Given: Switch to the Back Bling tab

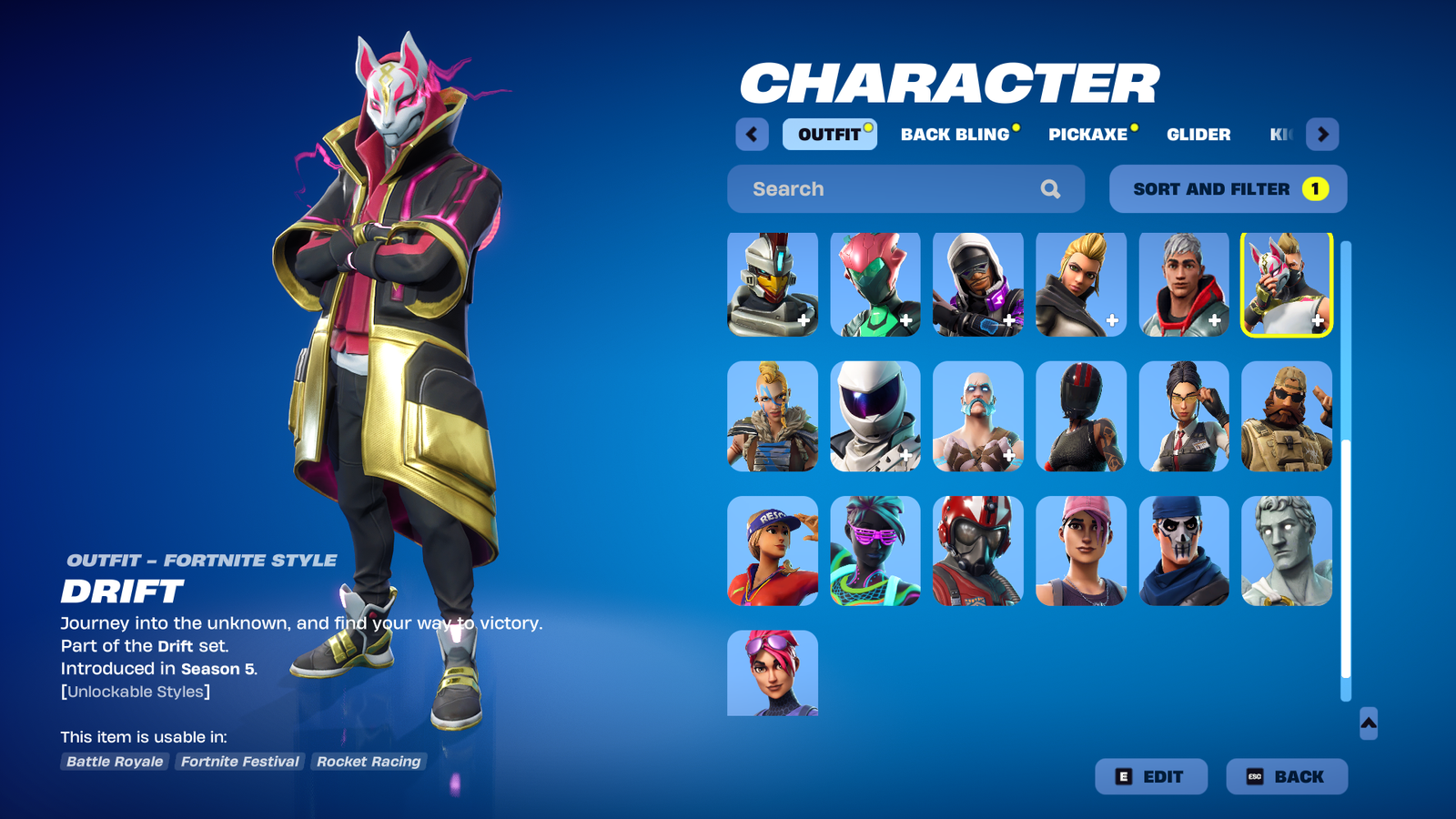Looking at the screenshot, I should tap(955, 135).
